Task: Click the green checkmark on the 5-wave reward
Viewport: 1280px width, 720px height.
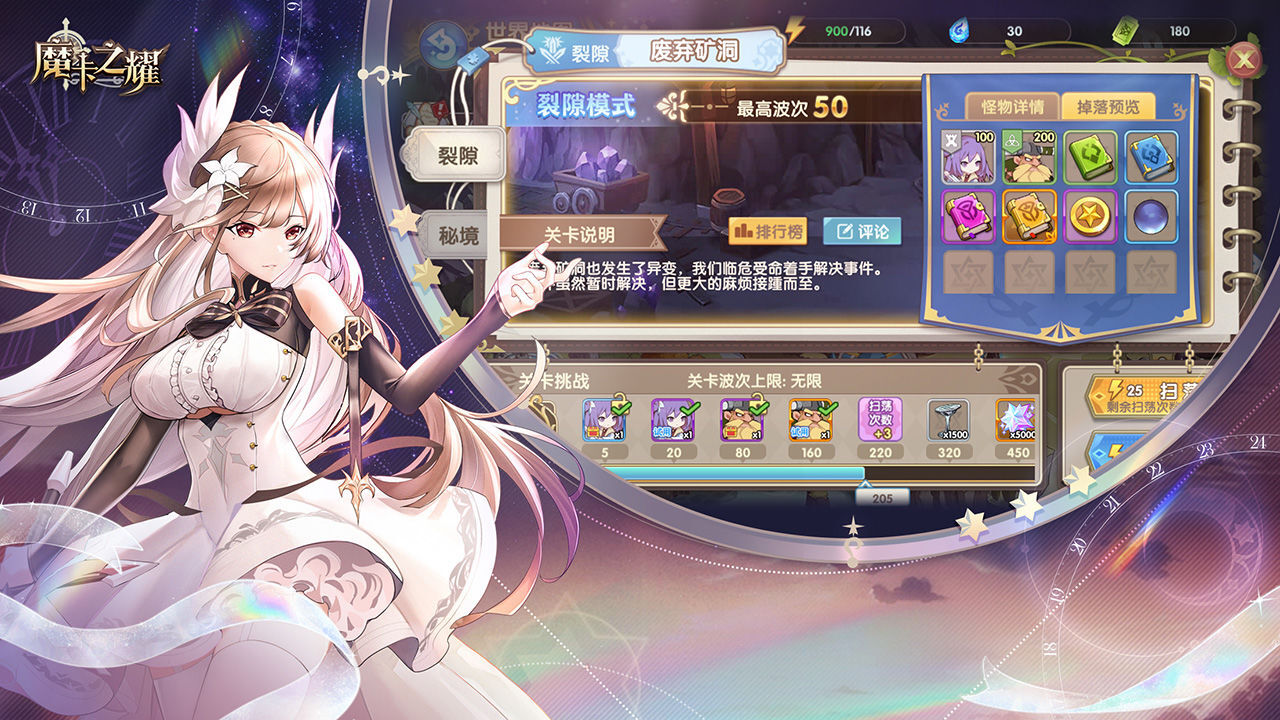Action: point(621,409)
